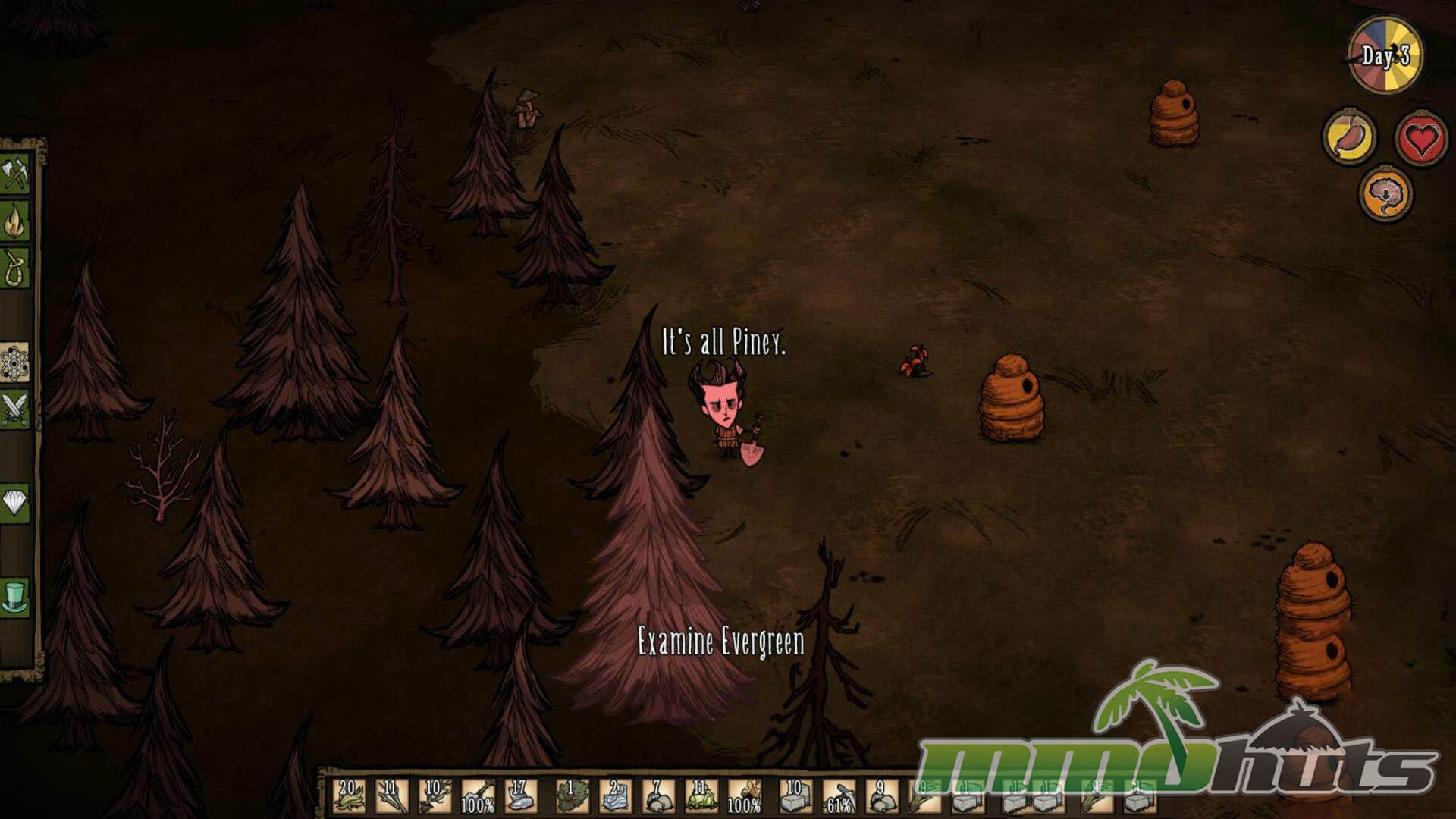
Task: Select the single bush item slot
Action: [573, 796]
